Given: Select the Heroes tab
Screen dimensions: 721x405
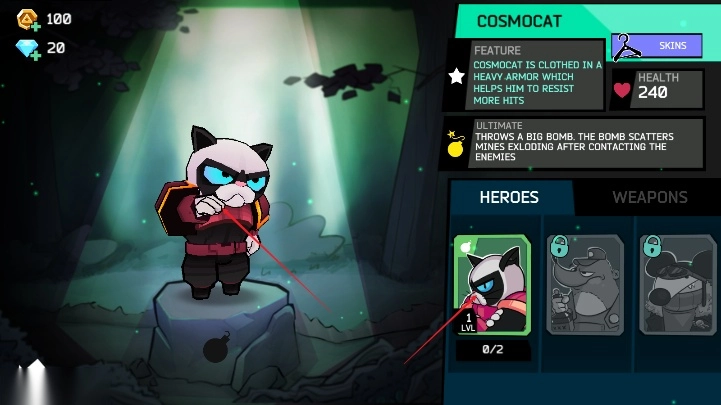Looking at the screenshot, I should tap(509, 197).
